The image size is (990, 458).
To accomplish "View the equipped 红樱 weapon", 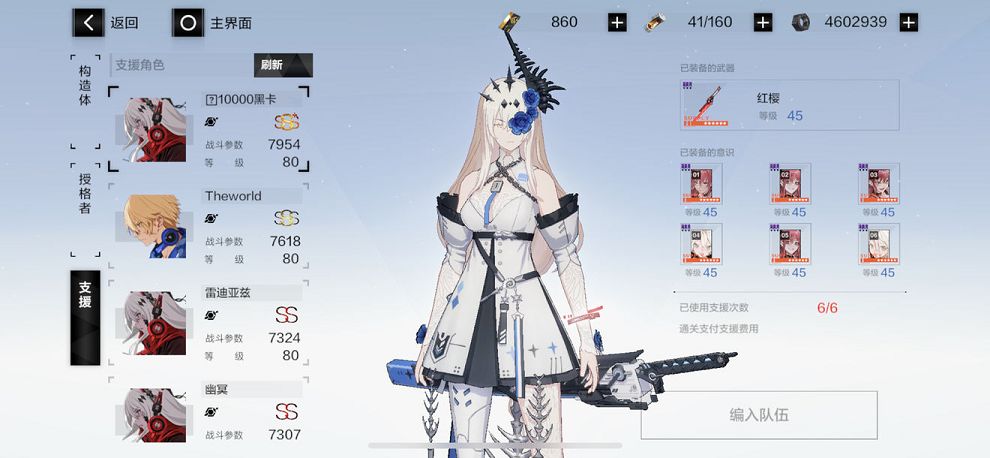I will pos(788,105).
